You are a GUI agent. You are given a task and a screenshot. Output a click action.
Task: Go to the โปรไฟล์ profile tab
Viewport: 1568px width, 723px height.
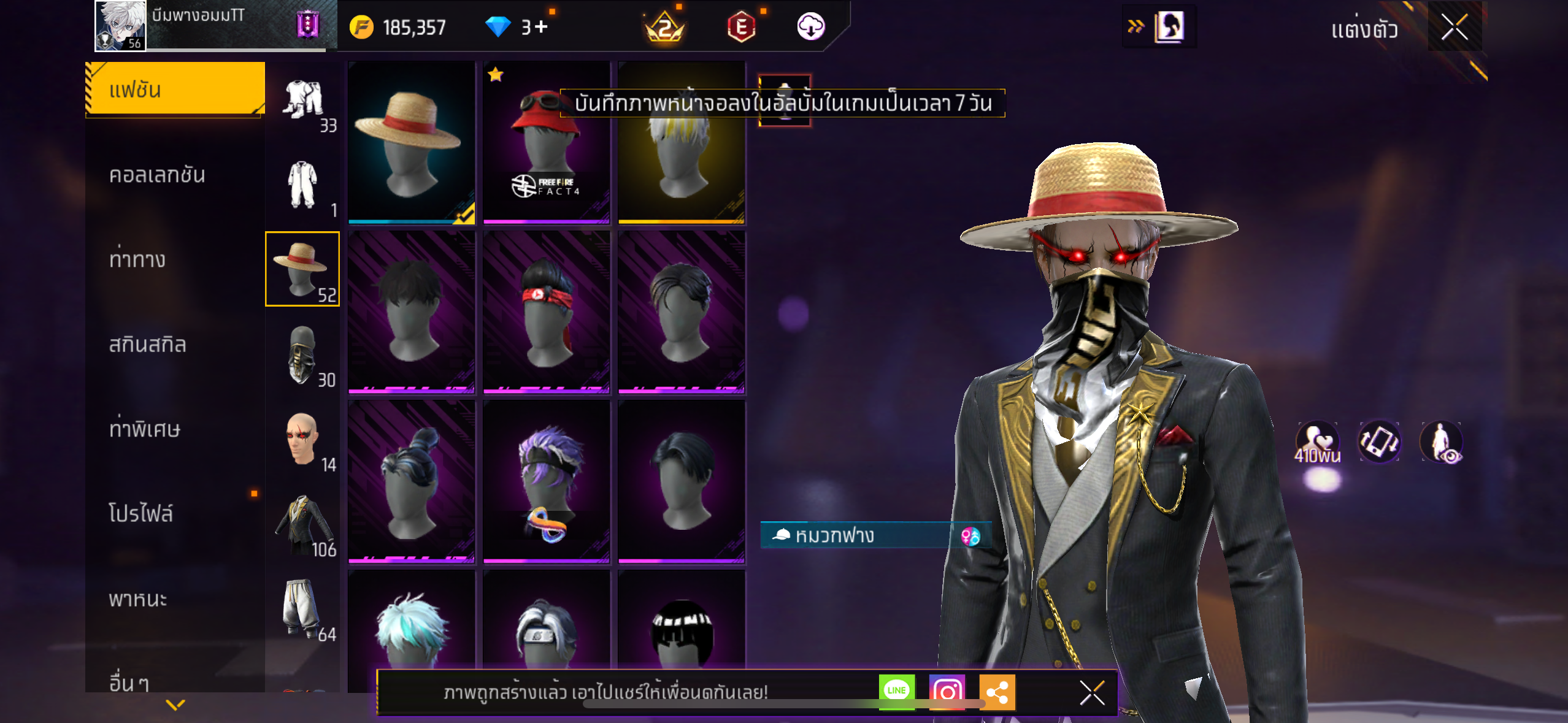tap(141, 513)
